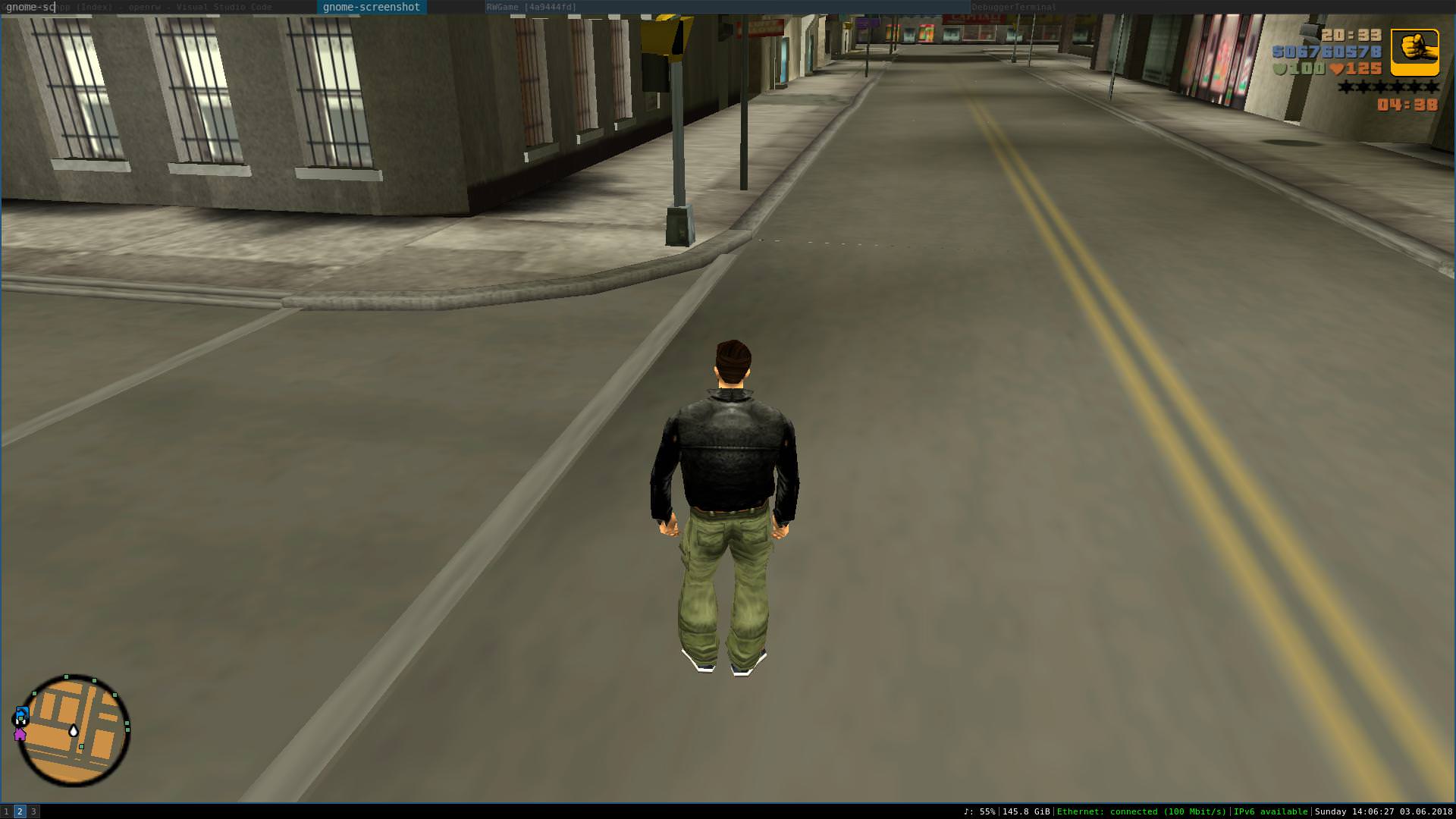This screenshot has height=819, width=1456.
Task: Choose the gnome-screenshot launcher entry
Action: pos(371,7)
